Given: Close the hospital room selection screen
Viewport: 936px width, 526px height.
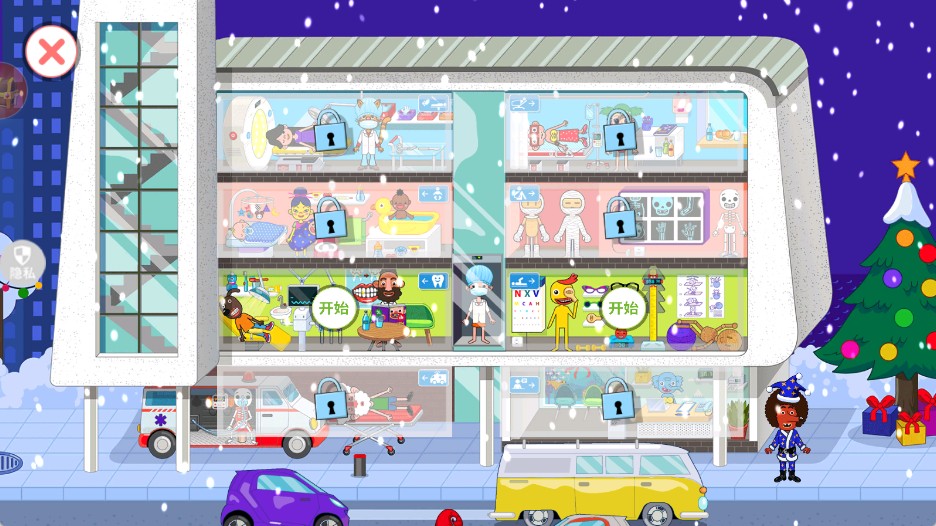Looking at the screenshot, I should tap(51, 51).
